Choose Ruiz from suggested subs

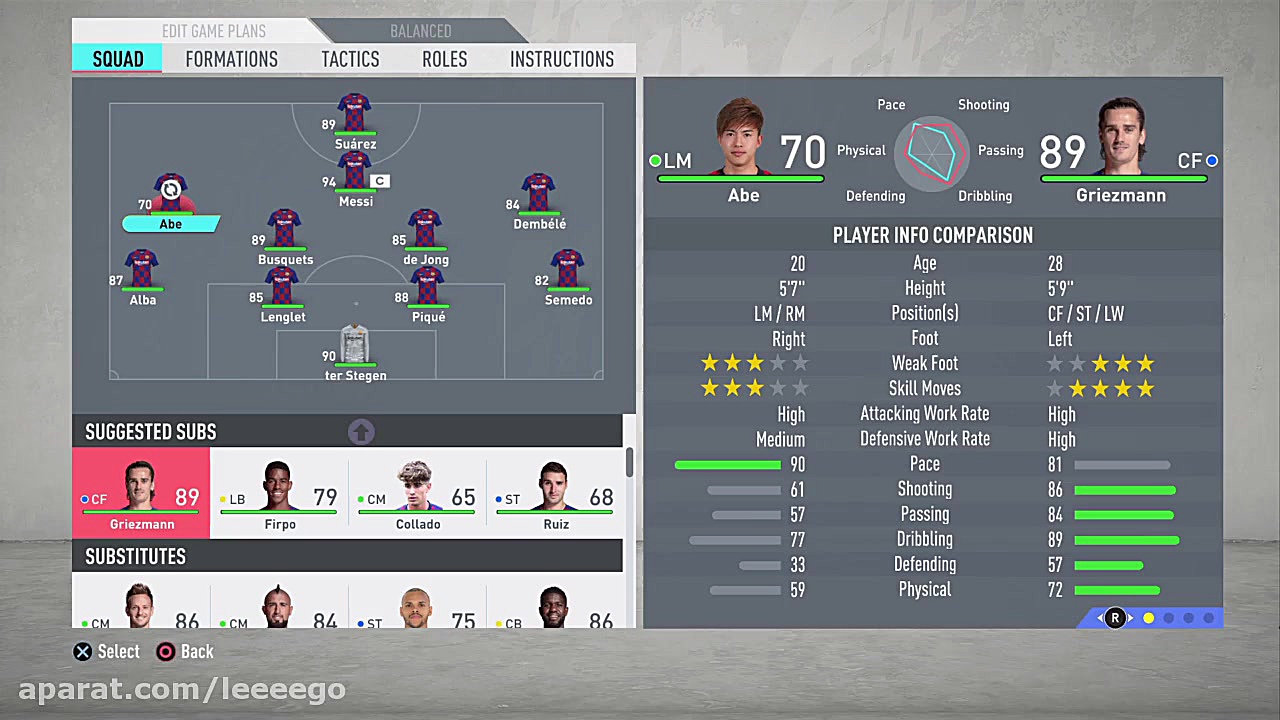(x=555, y=494)
